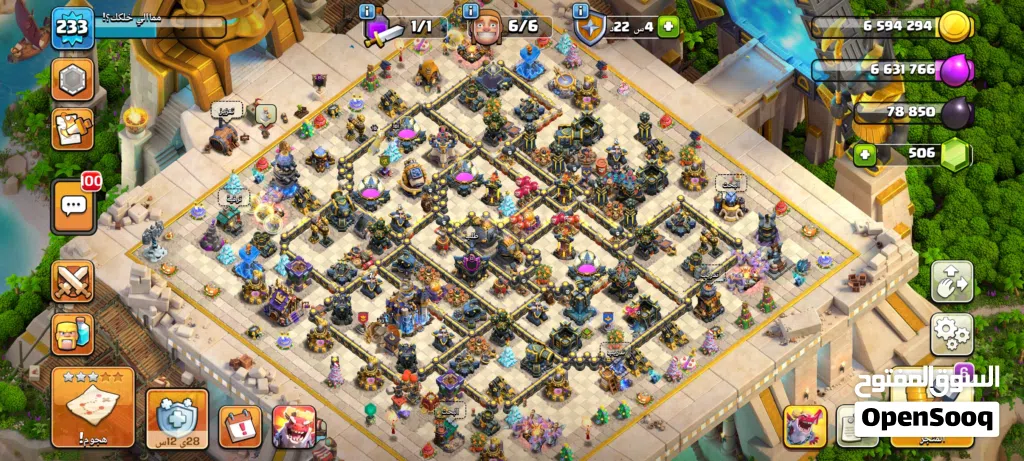Open the news and inbox papers button
This screenshot has height=461, width=1024.
pyautogui.click(x=73, y=129)
